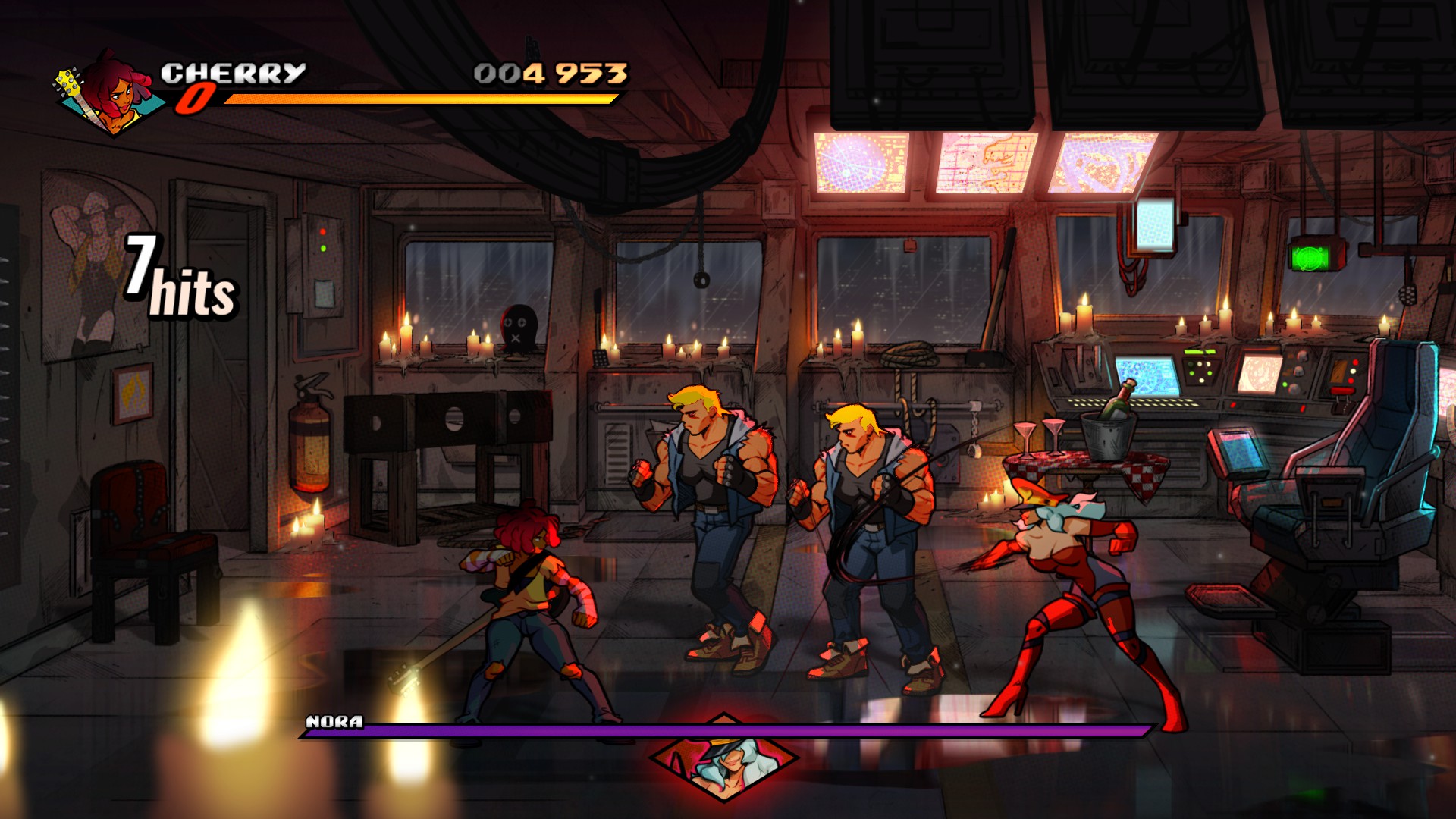The image size is (1456, 819).
Task: Select Nora's boss portrait emblem
Action: pyautogui.click(x=724, y=758)
